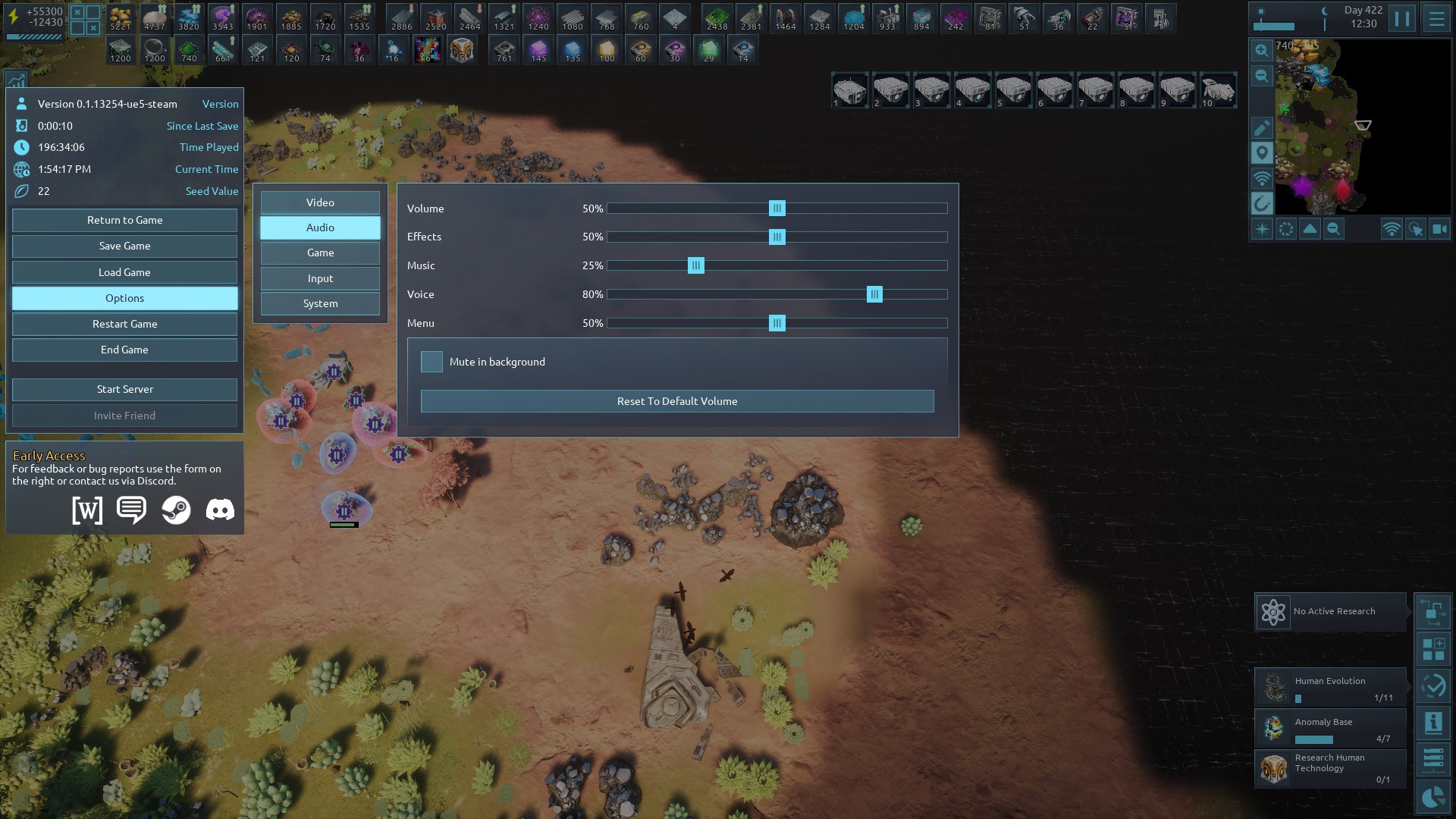Open the Game settings tab

(x=320, y=253)
